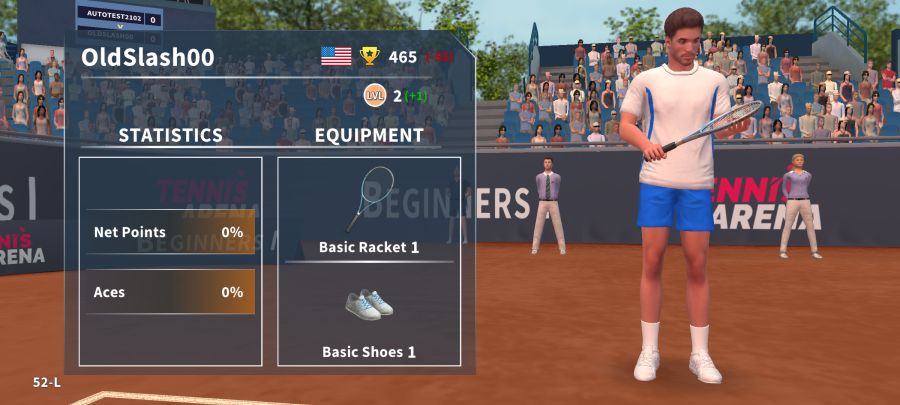This screenshot has width=900, height=405.
Task: Open the Statistics section heading
Action: coord(170,135)
